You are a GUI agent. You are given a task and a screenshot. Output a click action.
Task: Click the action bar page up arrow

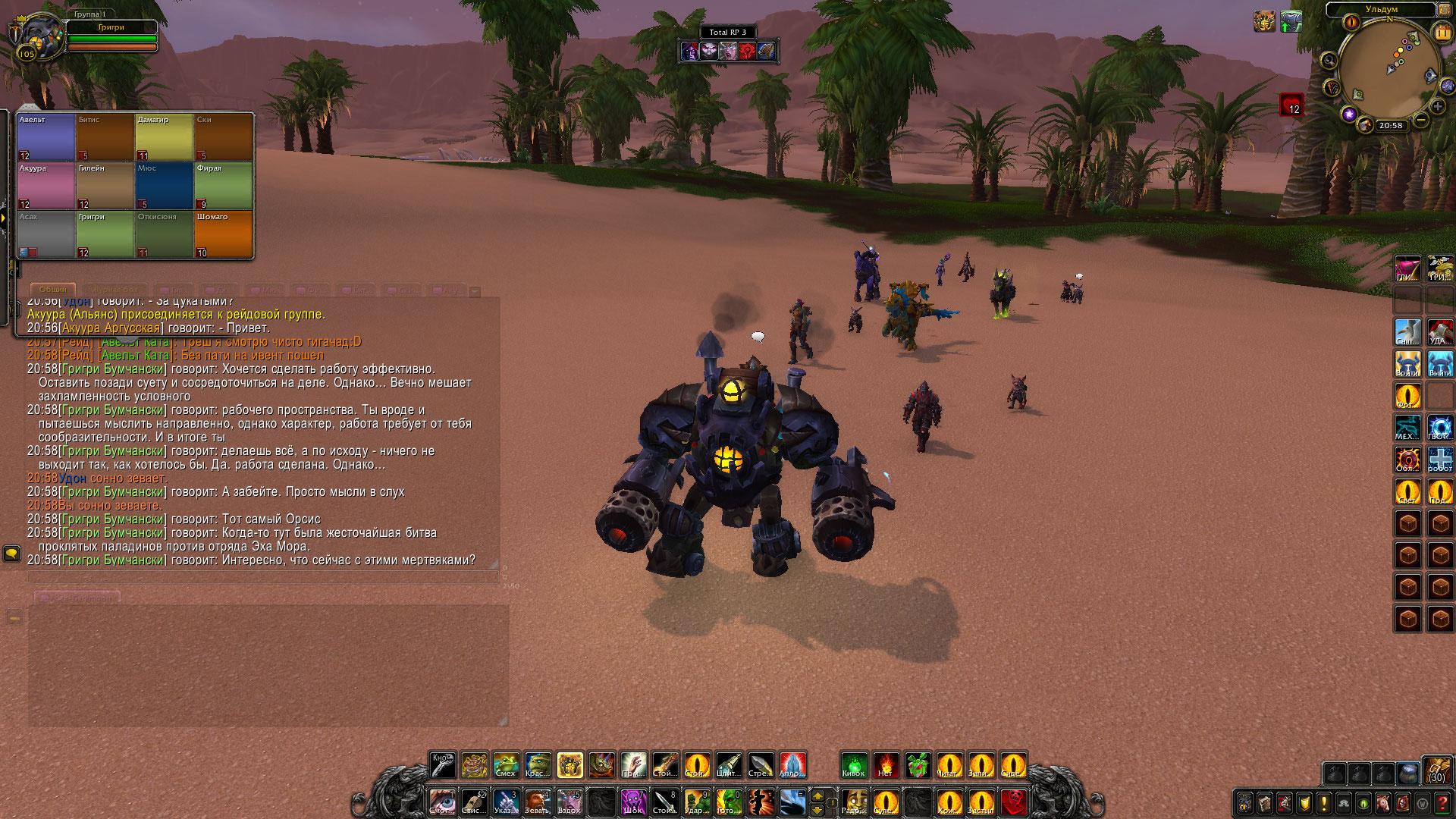tap(817, 795)
